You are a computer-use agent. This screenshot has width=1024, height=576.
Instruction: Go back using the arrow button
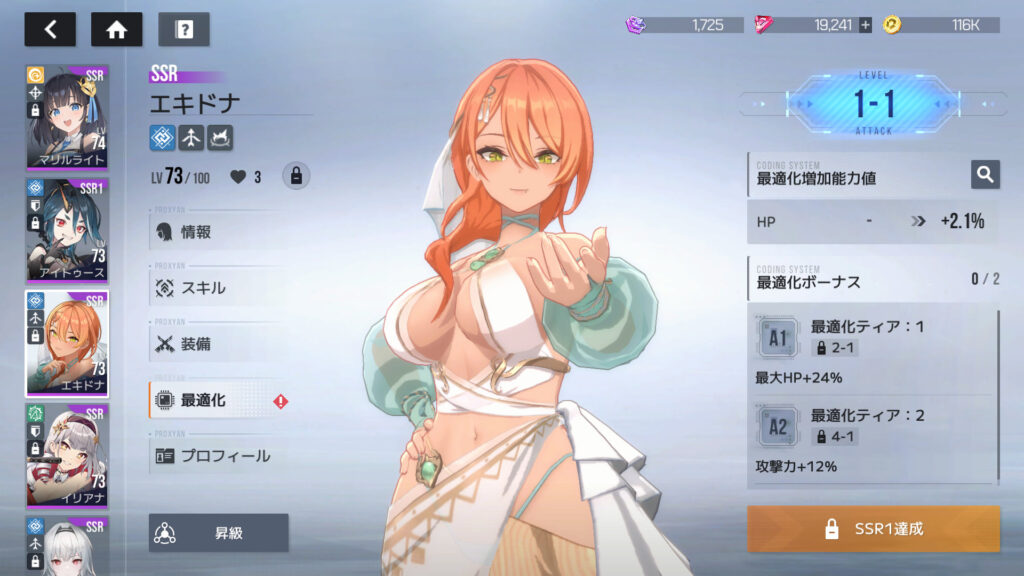click(x=50, y=29)
